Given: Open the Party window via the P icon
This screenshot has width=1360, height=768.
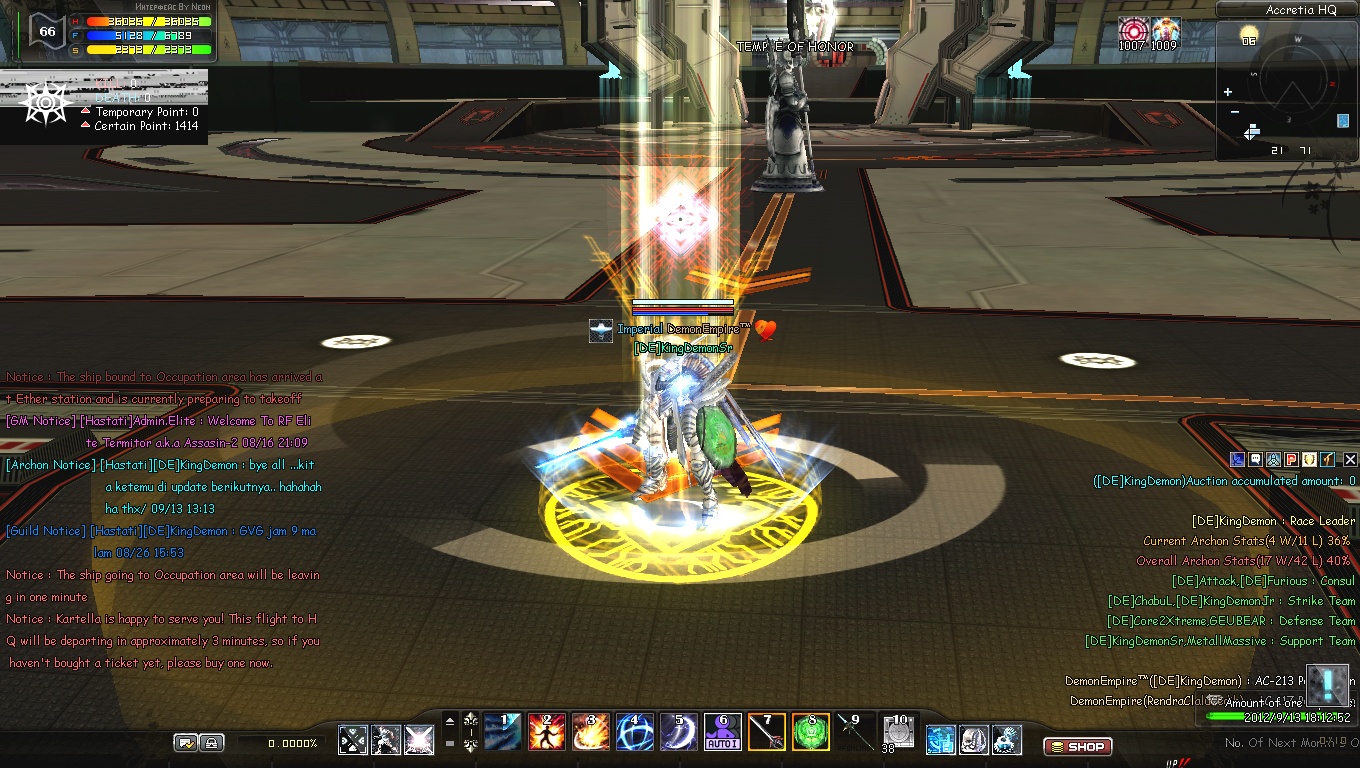Looking at the screenshot, I should pyautogui.click(x=1291, y=459).
